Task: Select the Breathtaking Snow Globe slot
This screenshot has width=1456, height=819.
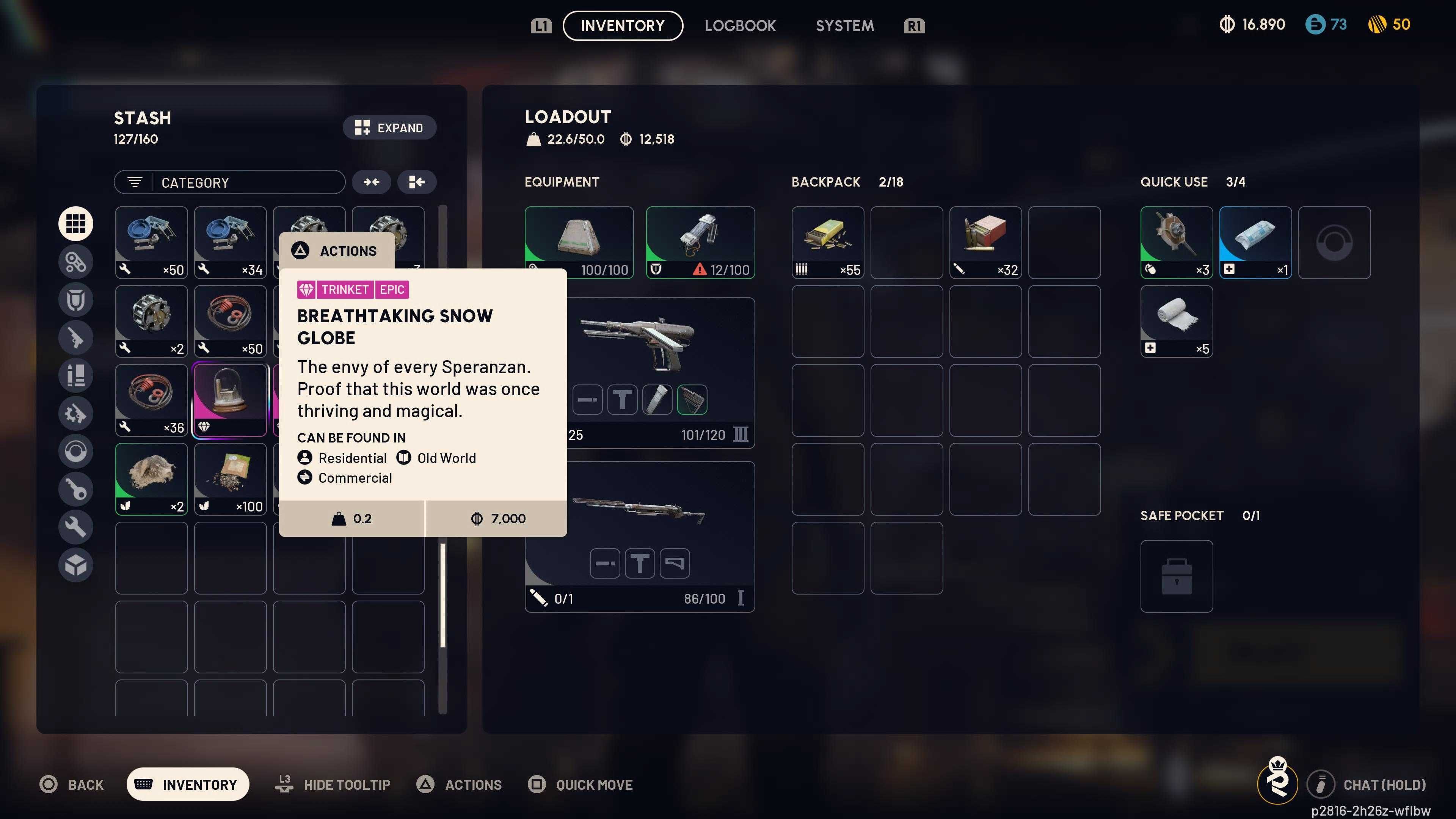Action: (230, 400)
